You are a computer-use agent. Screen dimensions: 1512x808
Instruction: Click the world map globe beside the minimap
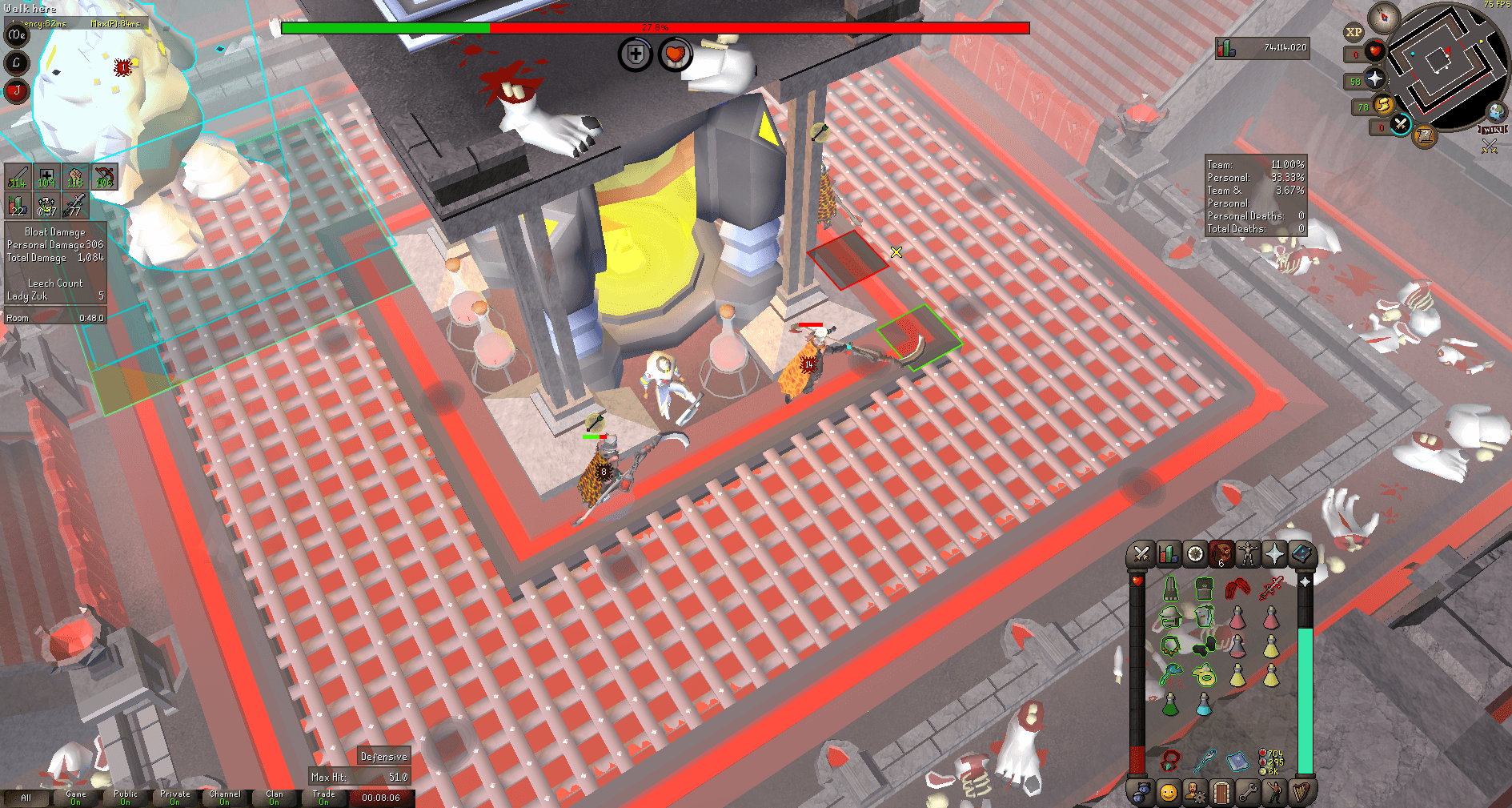point(1496,114)
